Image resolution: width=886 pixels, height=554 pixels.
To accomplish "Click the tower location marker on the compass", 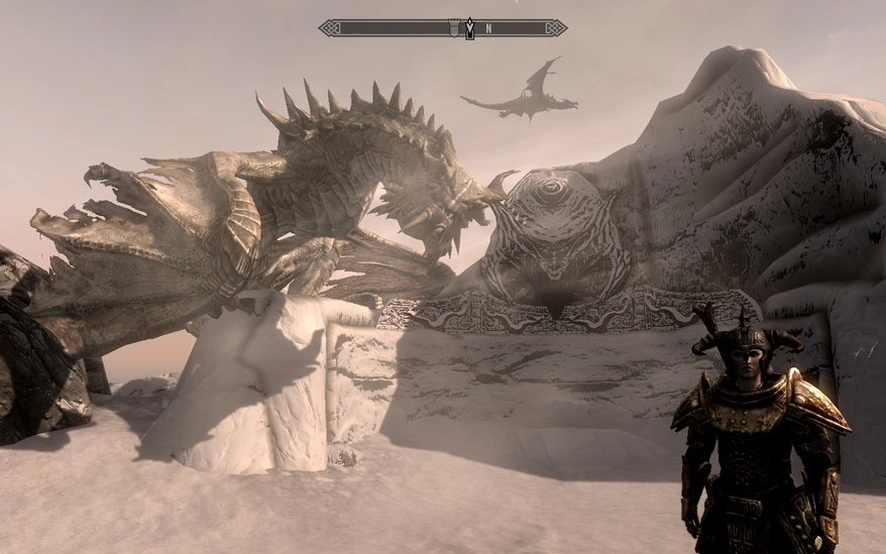I will point(454,28).
